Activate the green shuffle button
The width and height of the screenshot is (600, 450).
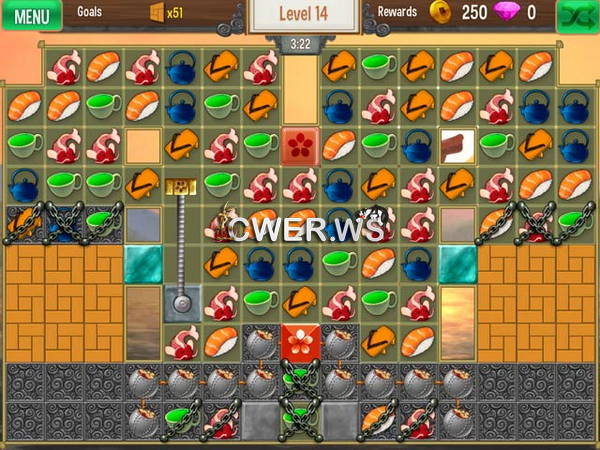click(574, 16)
